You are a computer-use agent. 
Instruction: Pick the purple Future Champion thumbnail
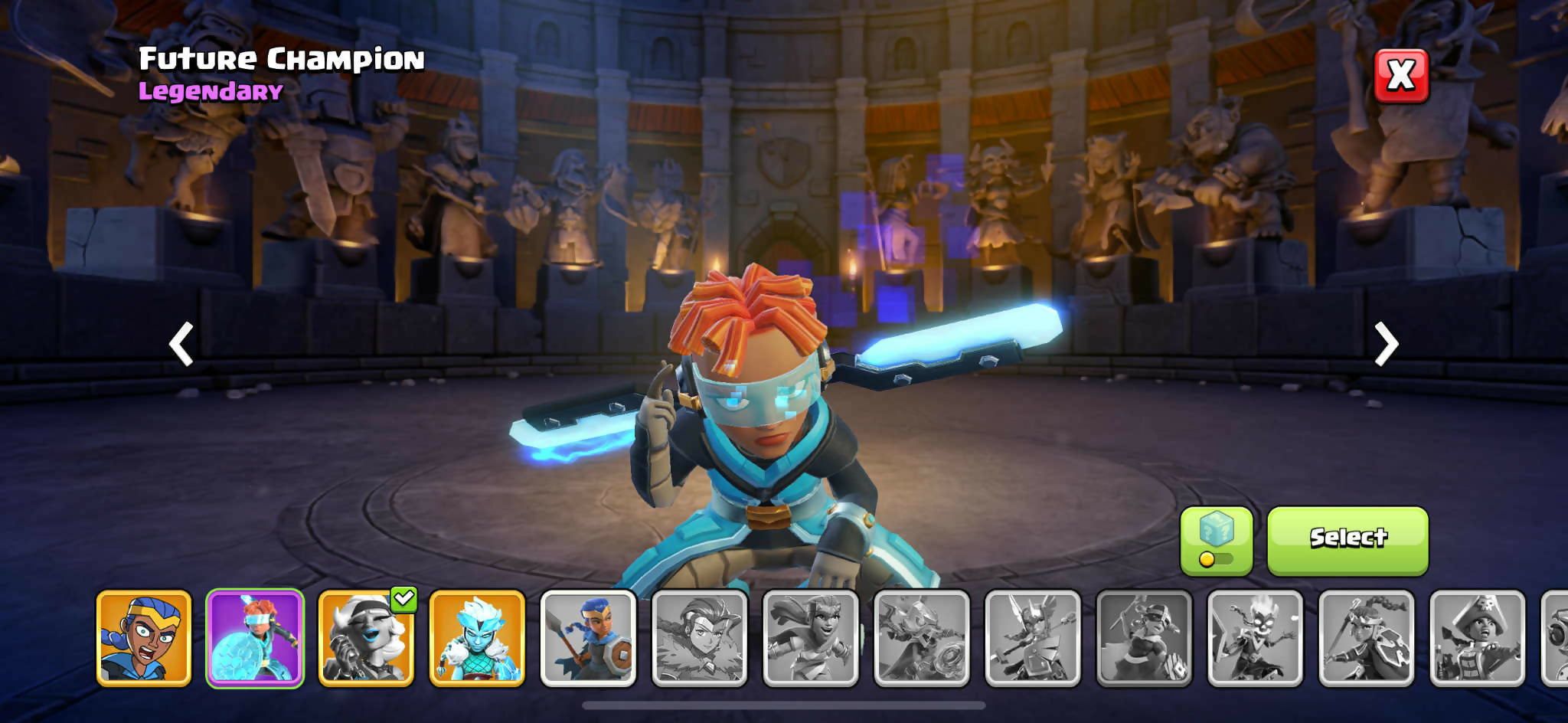[255, 638]
